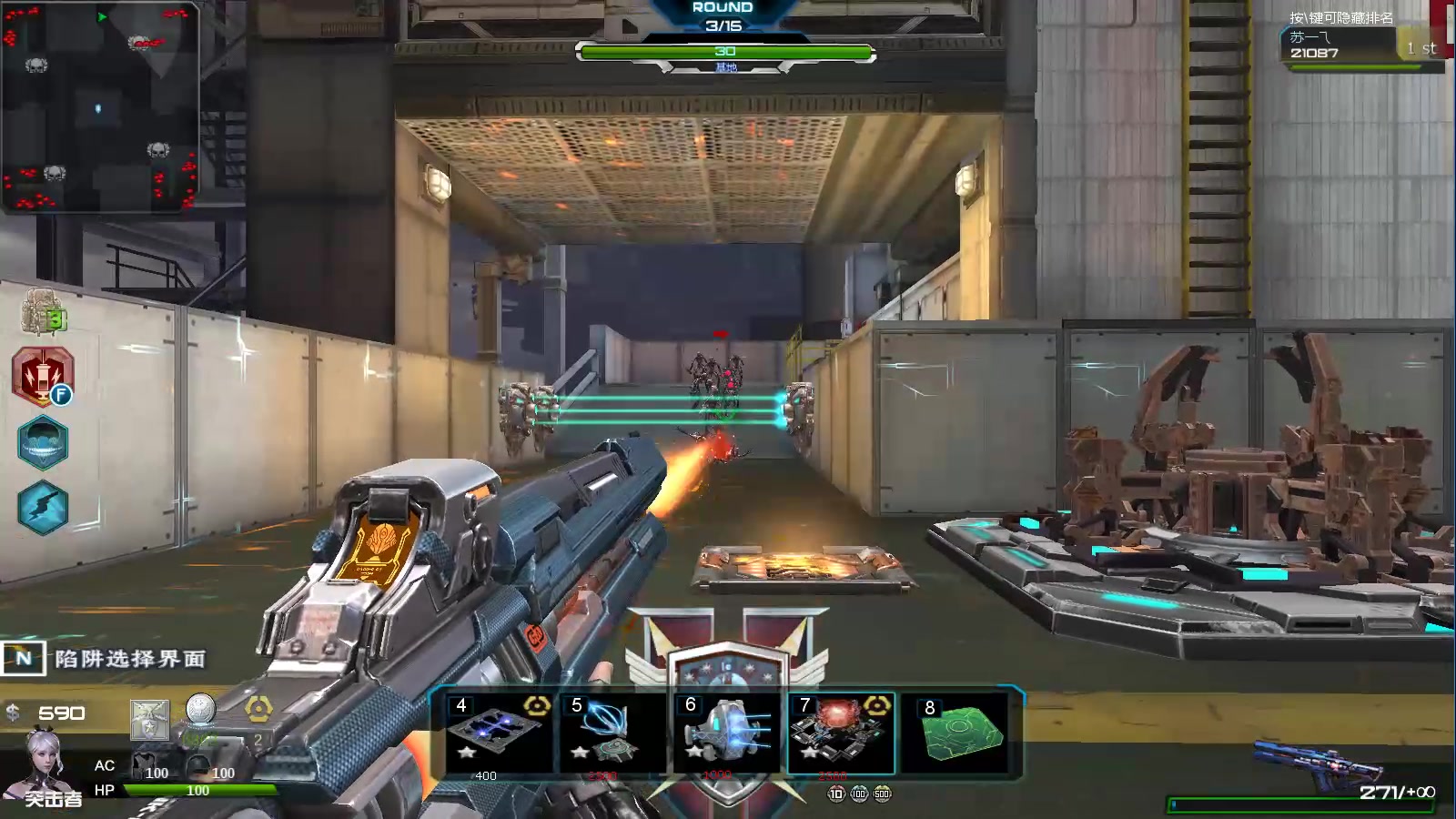Select the silver medal item icon
Image resolution: width=1456 pixels, height=819 pixels.
pyautogui.click(x=200, y=709)
